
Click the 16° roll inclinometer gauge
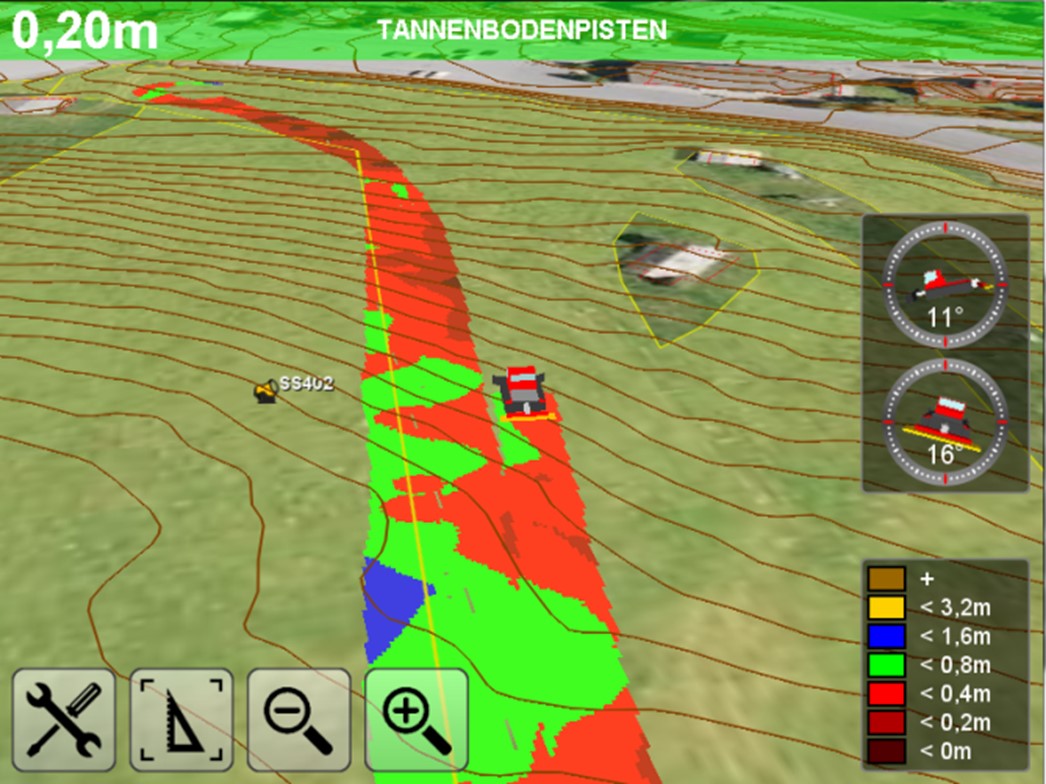945,423
